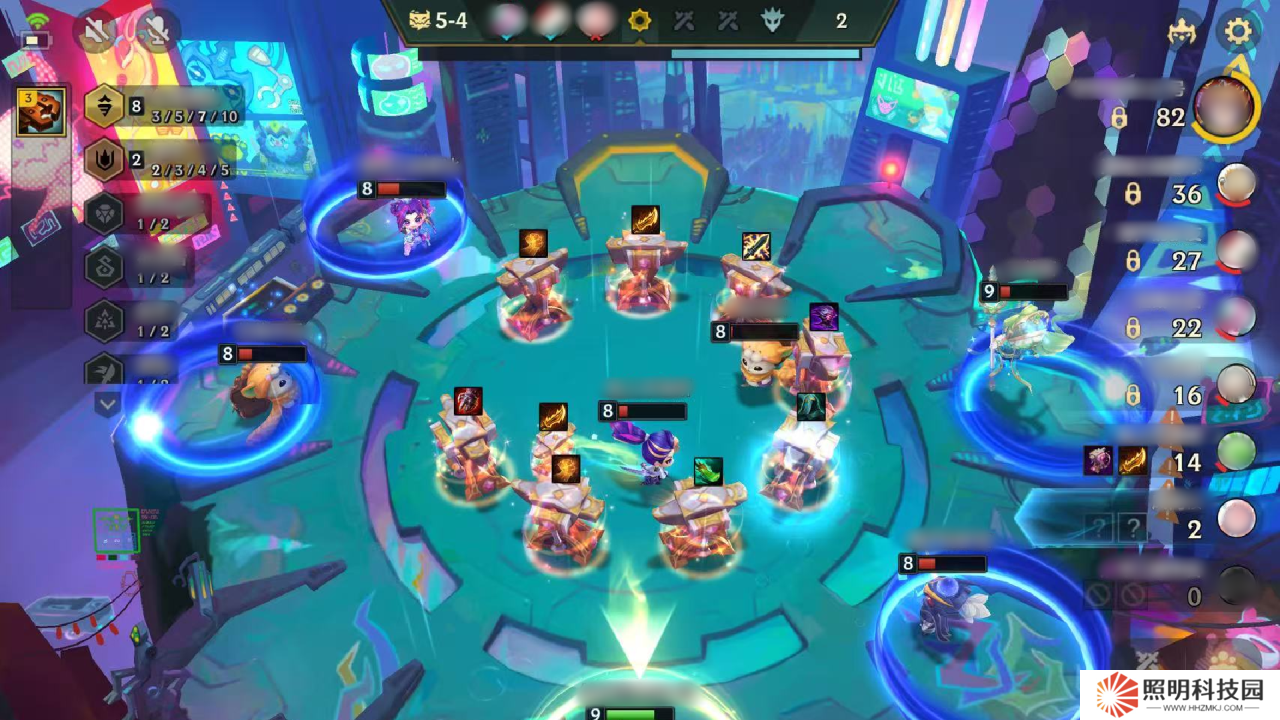Inspect the gold trait with count 8

(105, 107)
